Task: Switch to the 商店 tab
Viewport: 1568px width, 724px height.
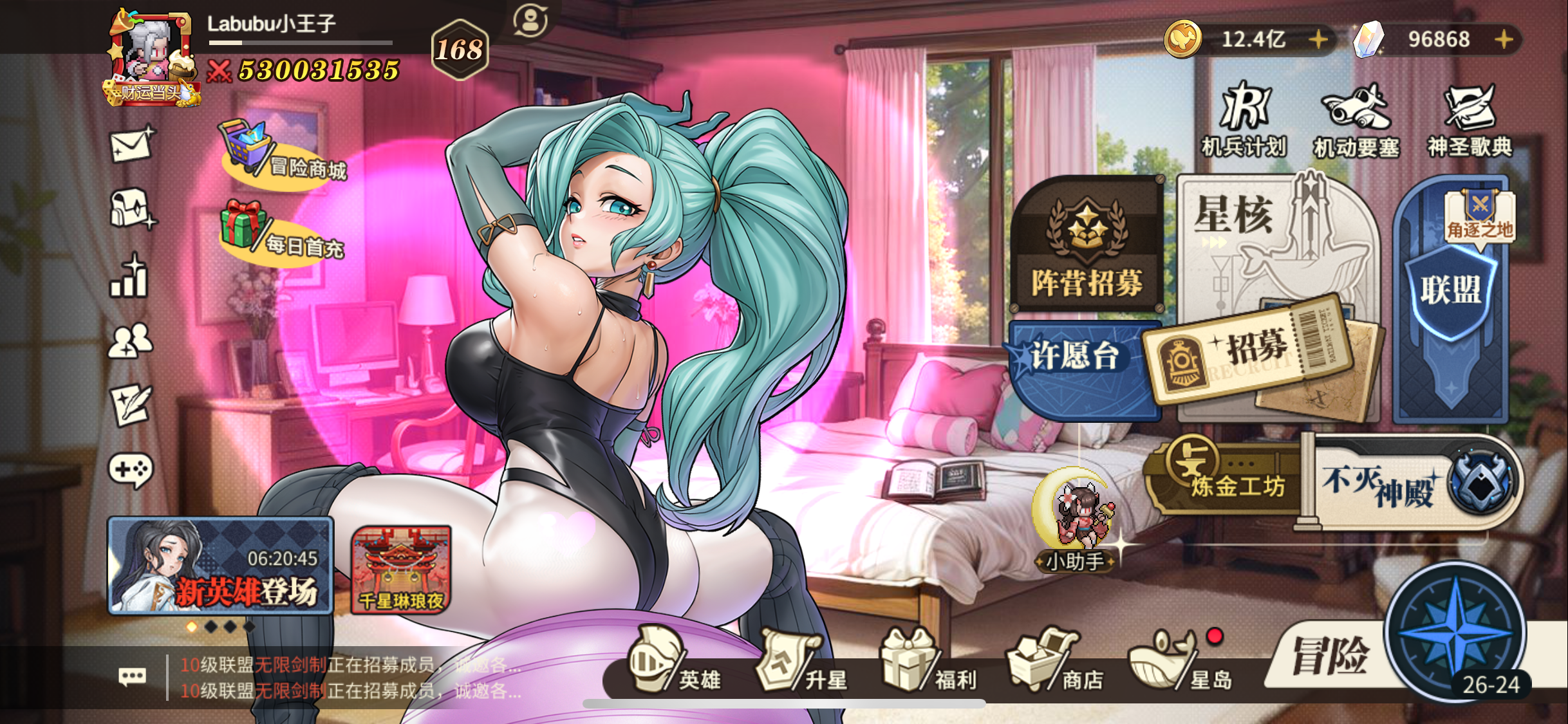Action: click(1043, 663)
